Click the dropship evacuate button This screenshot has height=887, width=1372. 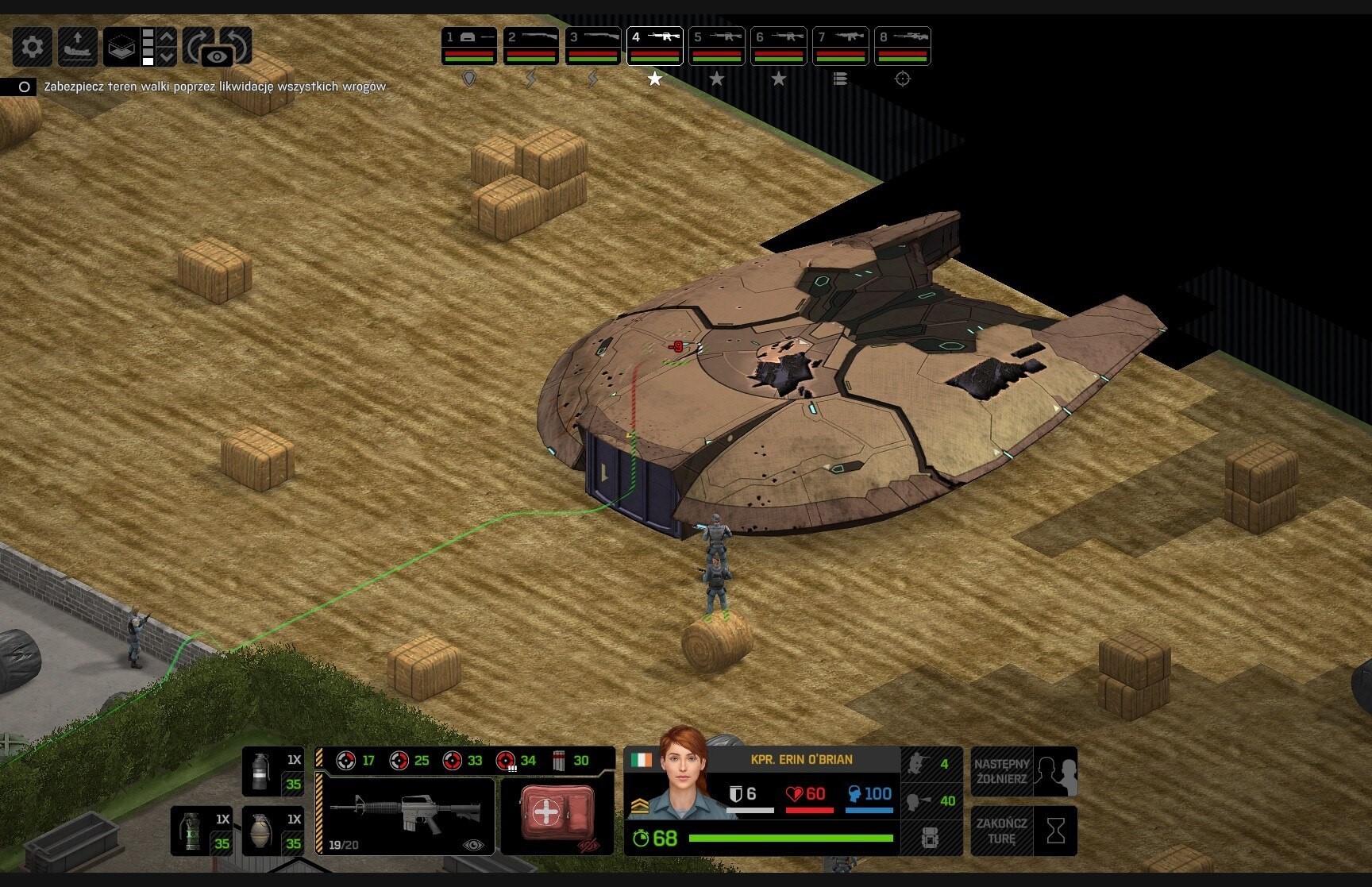pyautogui.click(x=78, y=48)
